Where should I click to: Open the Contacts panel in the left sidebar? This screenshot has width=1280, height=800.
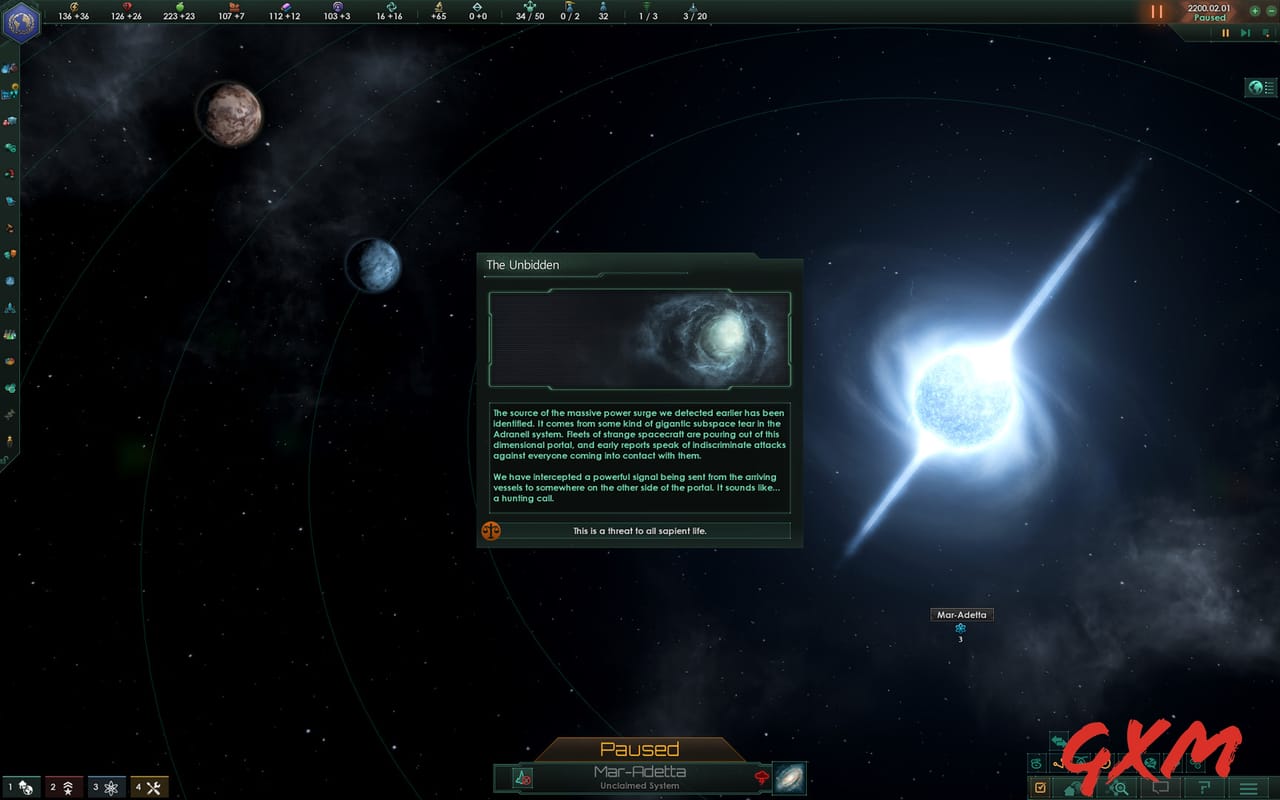pyautogui.click(x=10, y=68)
